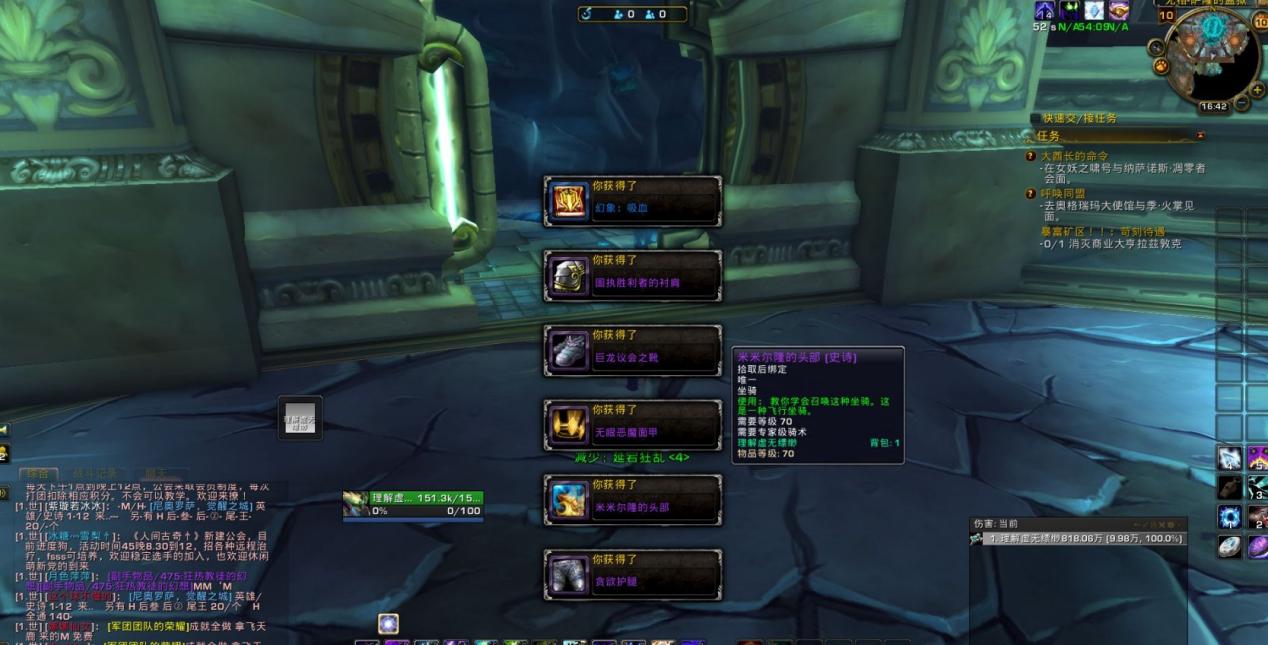1268x645 pixels.
Task: Click the 快速交/接任务 label
Action: pos(1079,118)
